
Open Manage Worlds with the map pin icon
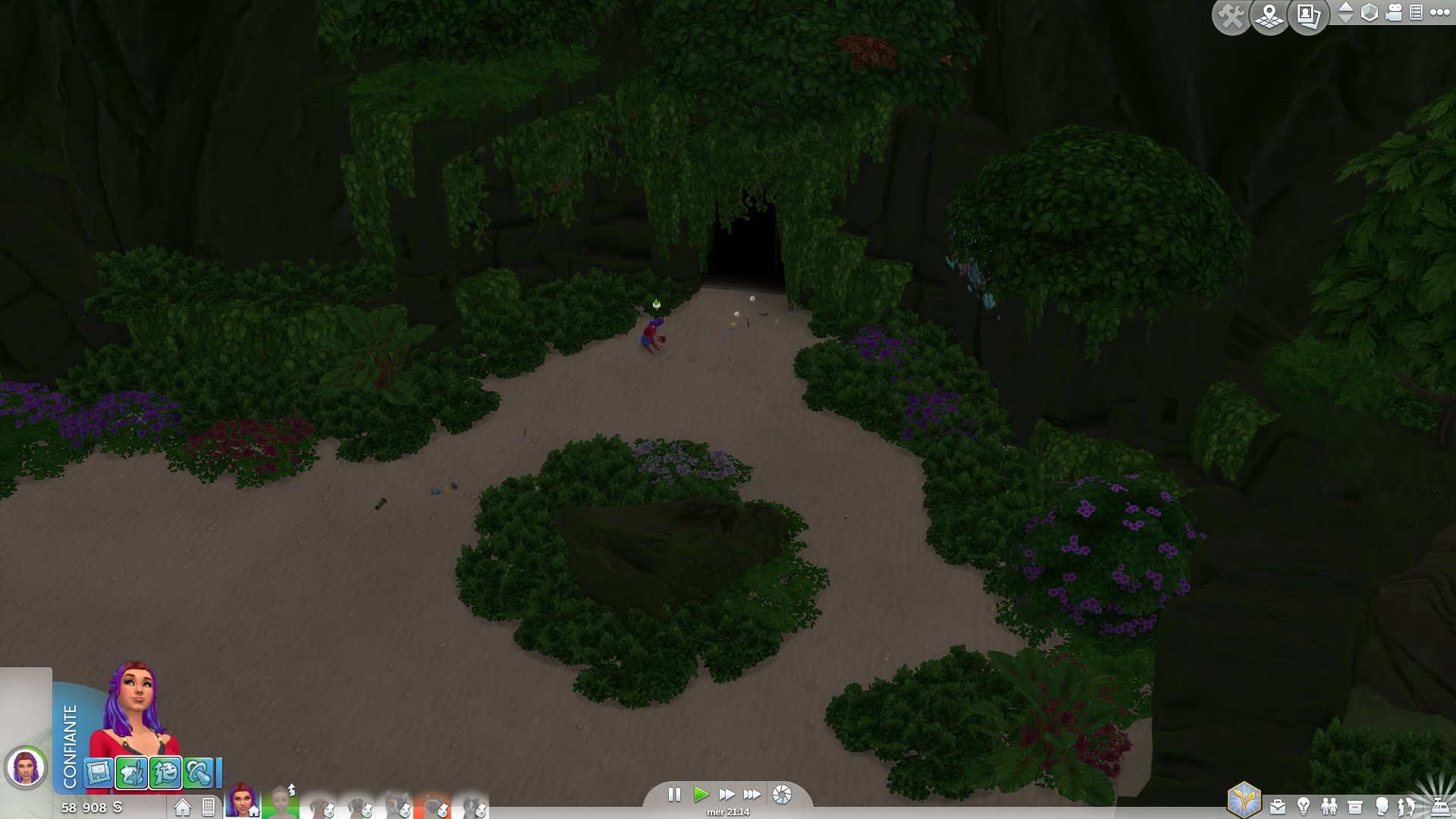(x=1269, y=14)
